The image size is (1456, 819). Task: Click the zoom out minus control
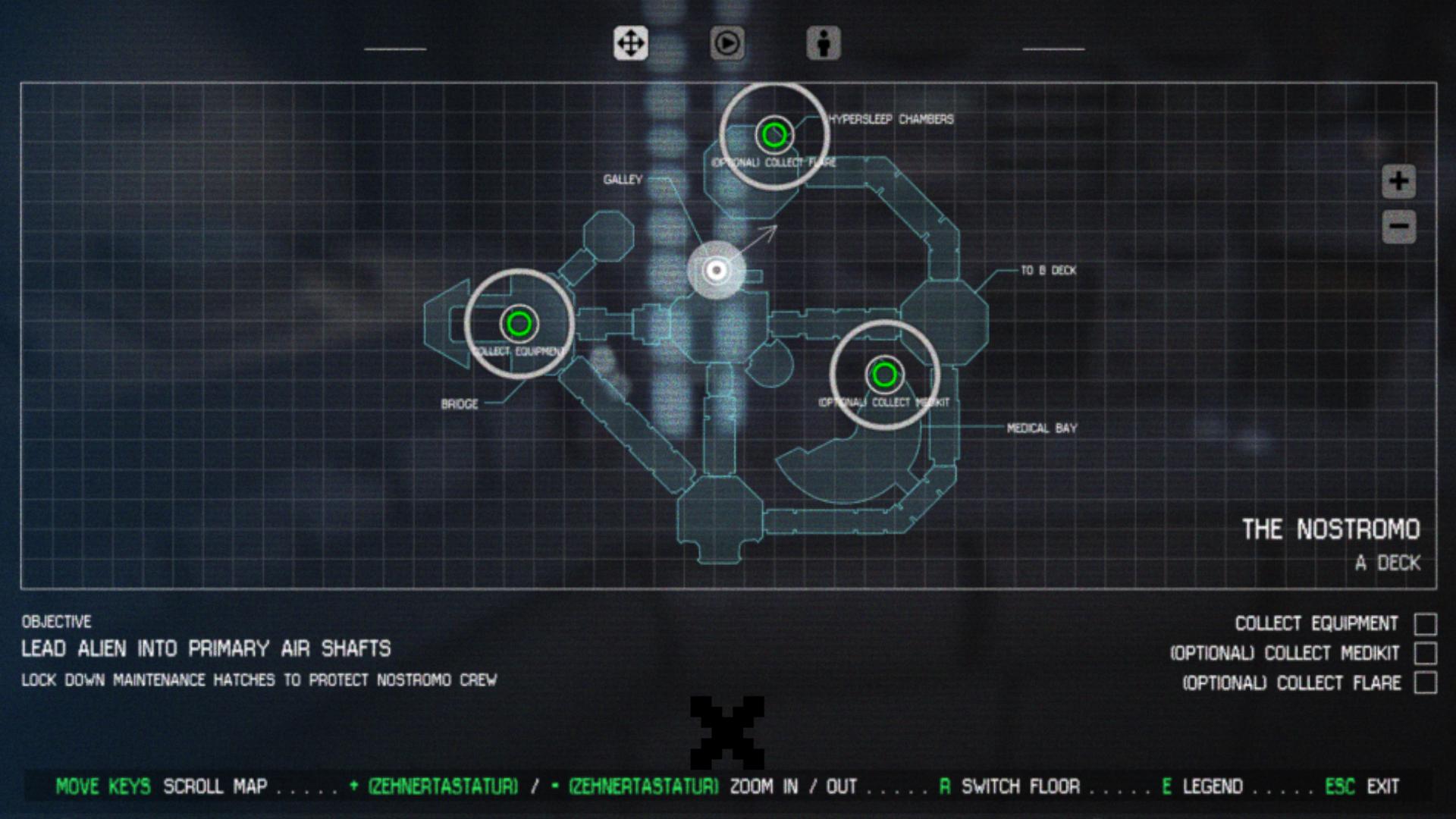point(1398,226)
